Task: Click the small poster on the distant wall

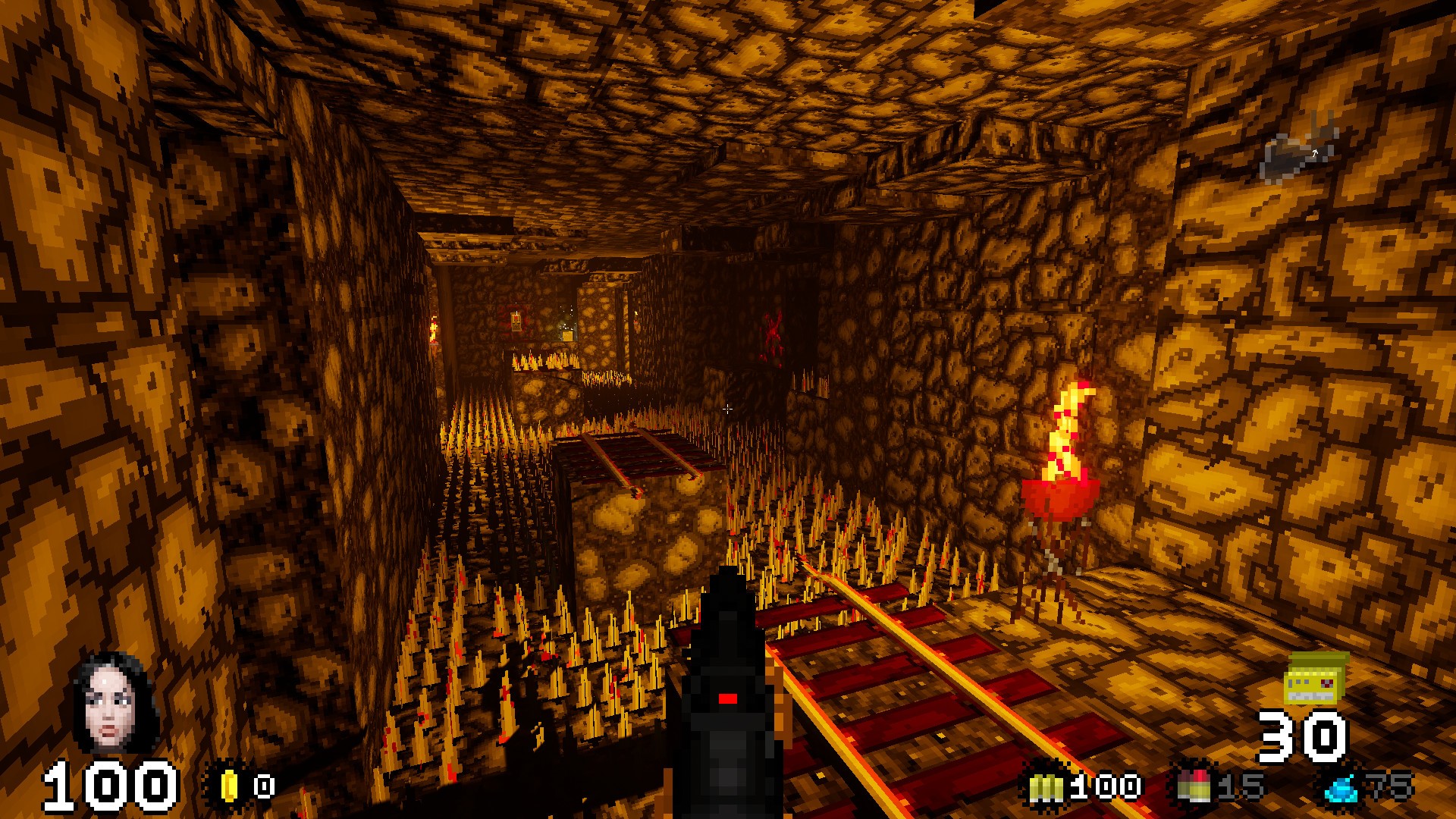Action: click(x=516, y=322)
